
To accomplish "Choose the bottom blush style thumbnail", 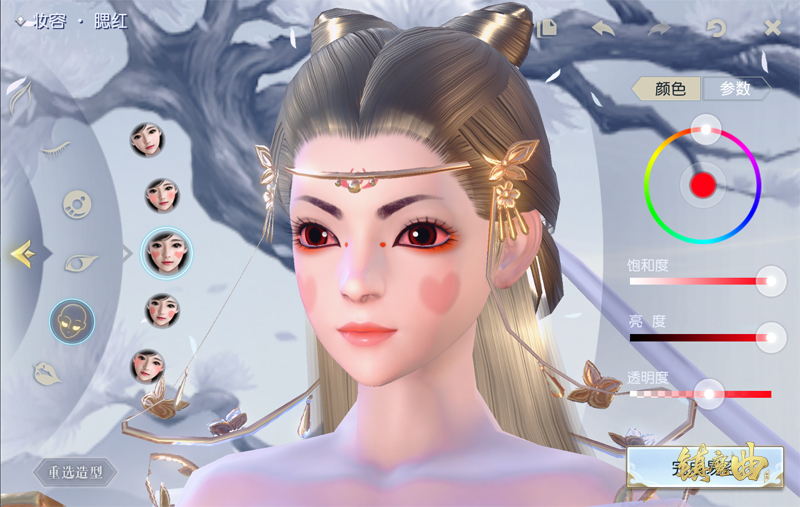I will [148, 366].
